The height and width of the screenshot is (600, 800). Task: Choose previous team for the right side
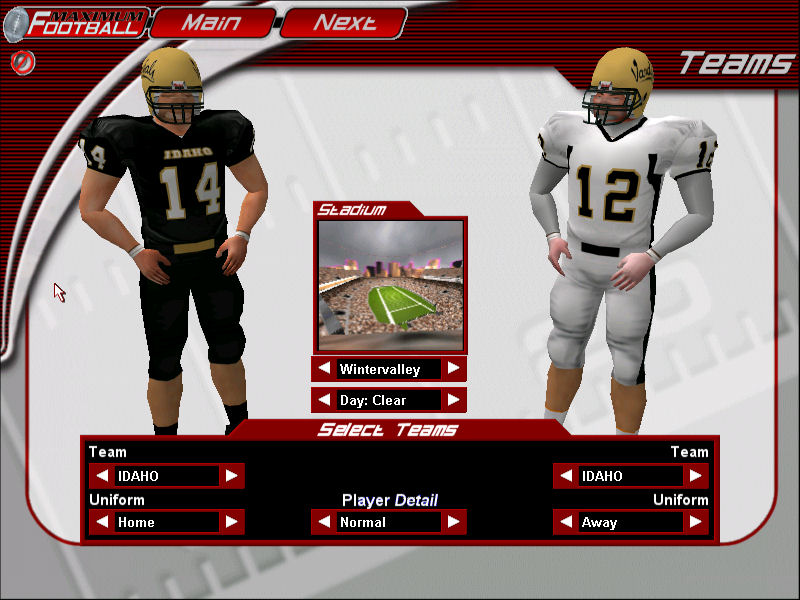pos(566,476)
